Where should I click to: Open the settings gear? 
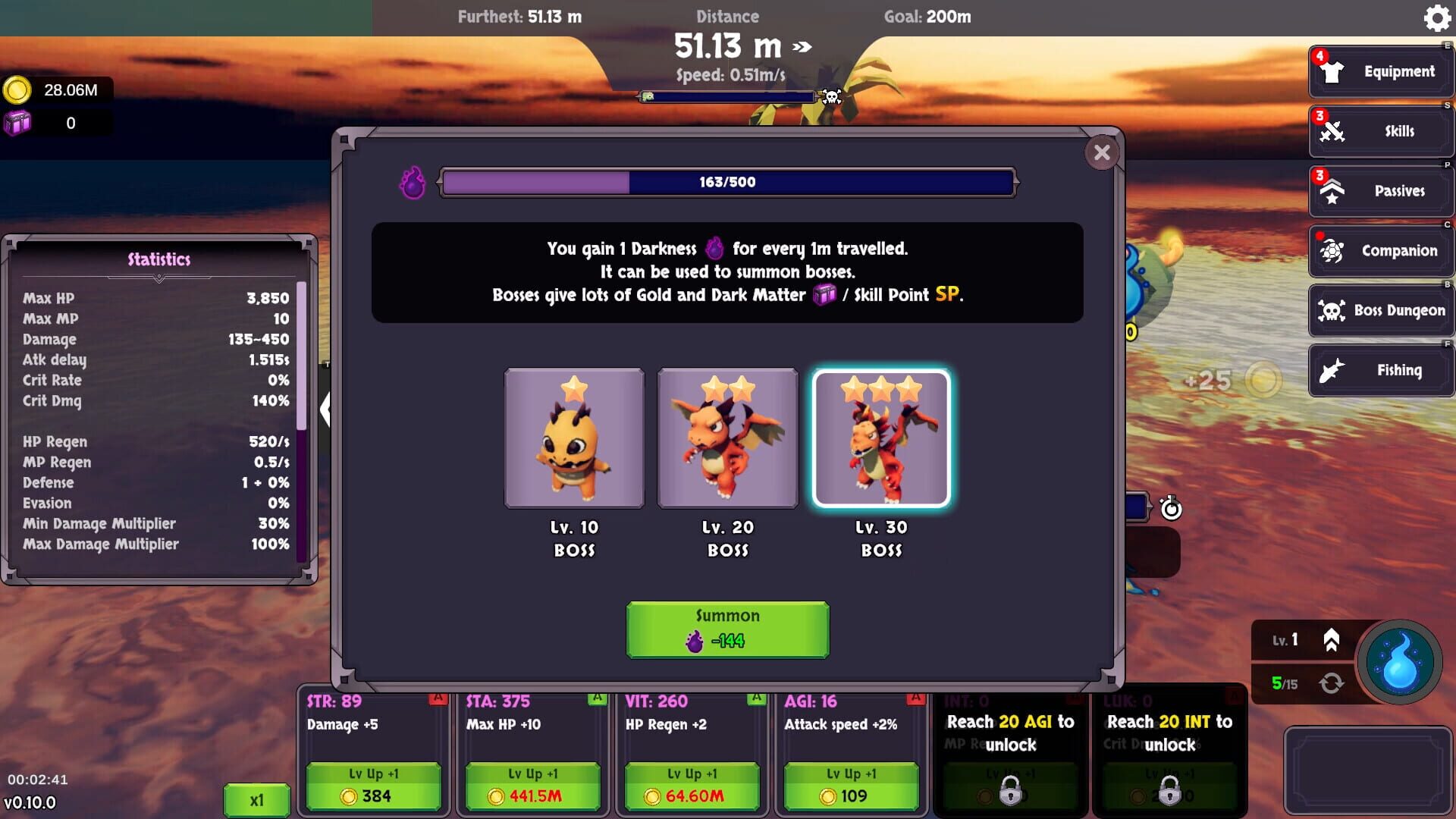[x=1436, y=18]
